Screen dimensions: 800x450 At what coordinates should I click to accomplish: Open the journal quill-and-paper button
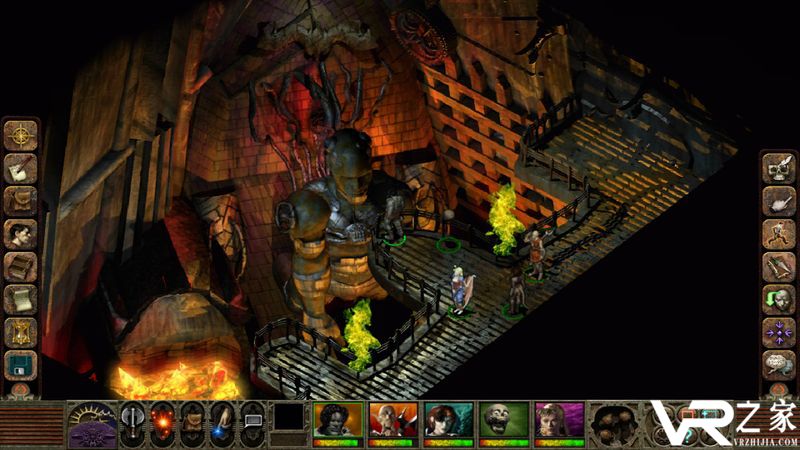pos(20,168)
